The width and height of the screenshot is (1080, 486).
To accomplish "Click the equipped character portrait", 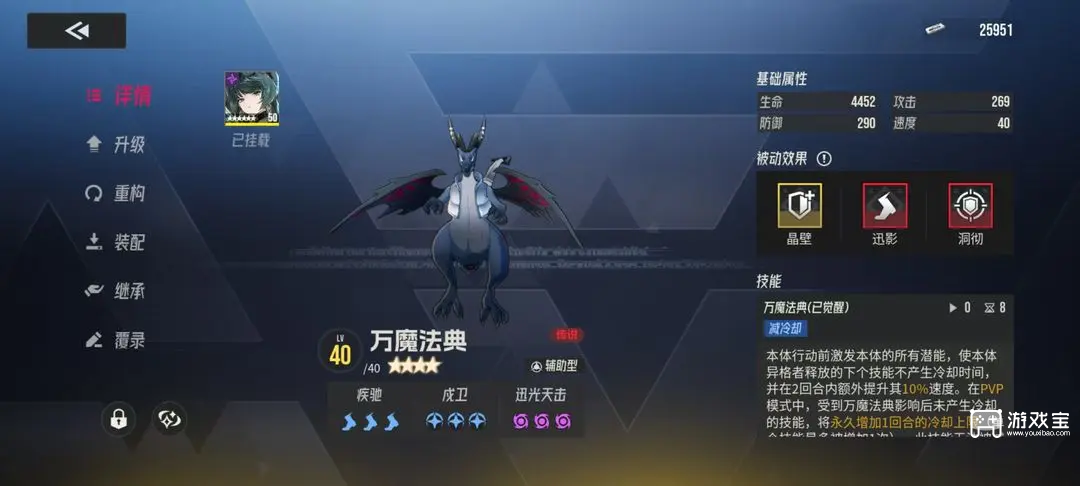I will click(x=251, y=99).
